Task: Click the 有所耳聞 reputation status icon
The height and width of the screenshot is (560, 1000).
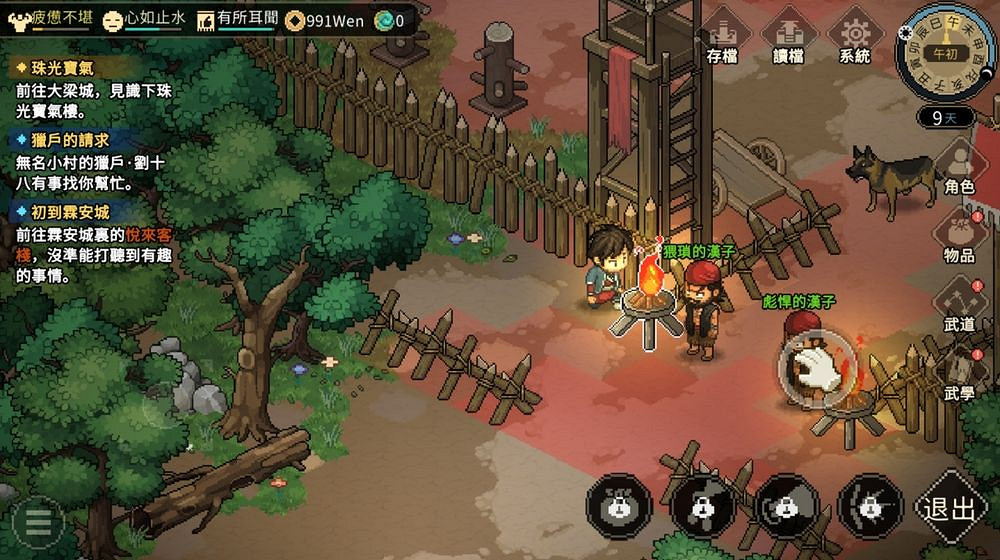Action: click(206, 19)
